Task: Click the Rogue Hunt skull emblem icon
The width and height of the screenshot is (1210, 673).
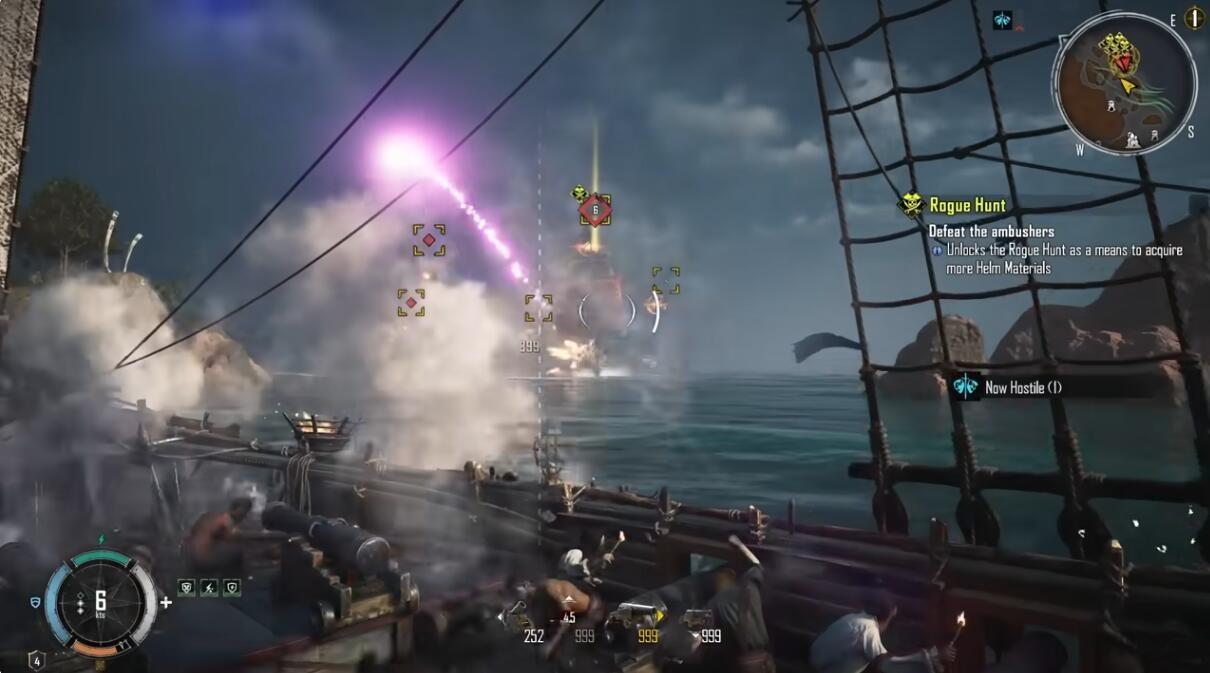Action: click(x=911, y=205)
